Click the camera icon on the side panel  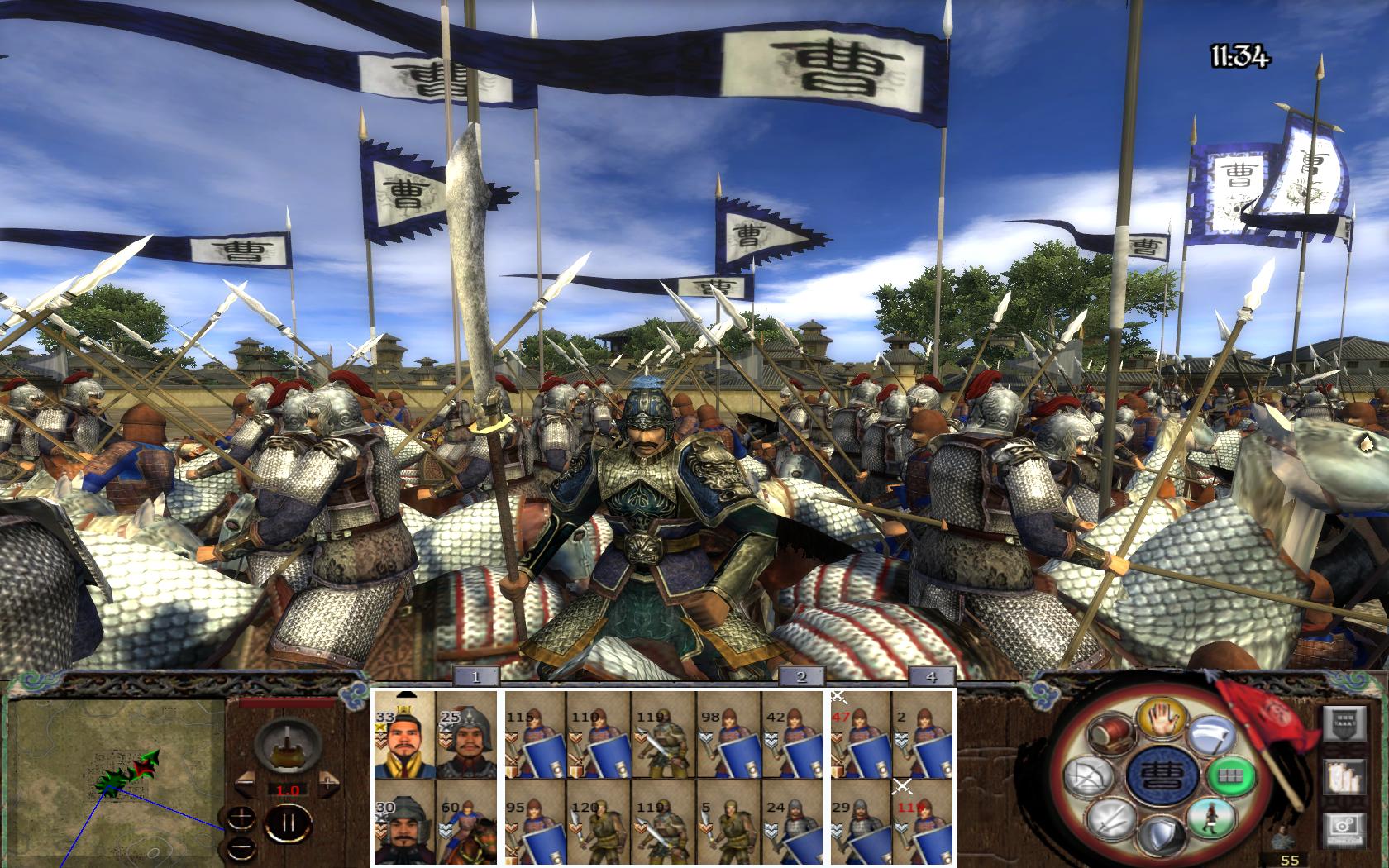tap(1340, 827)
